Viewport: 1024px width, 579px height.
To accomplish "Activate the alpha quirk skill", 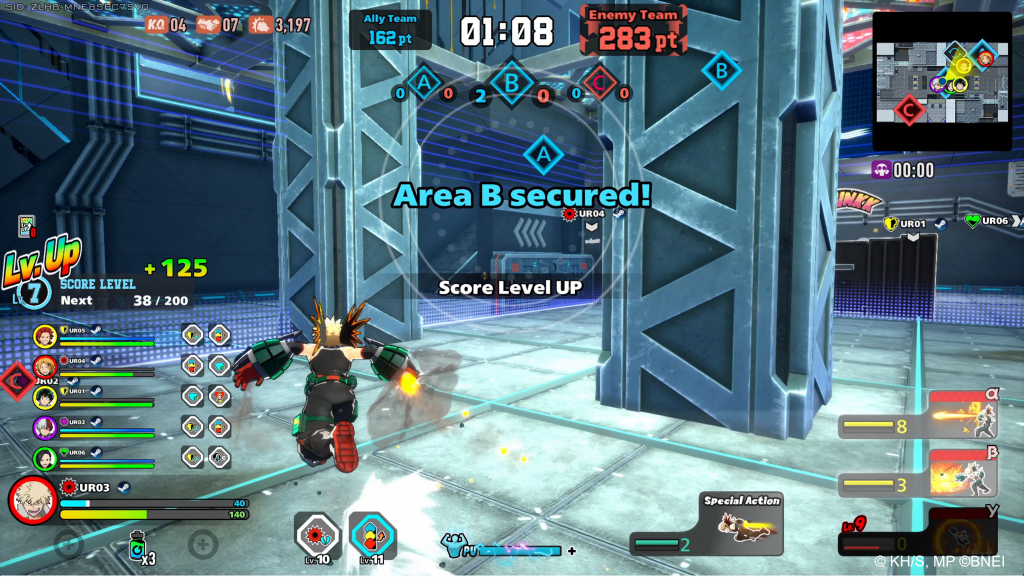I will pos(963,416).
